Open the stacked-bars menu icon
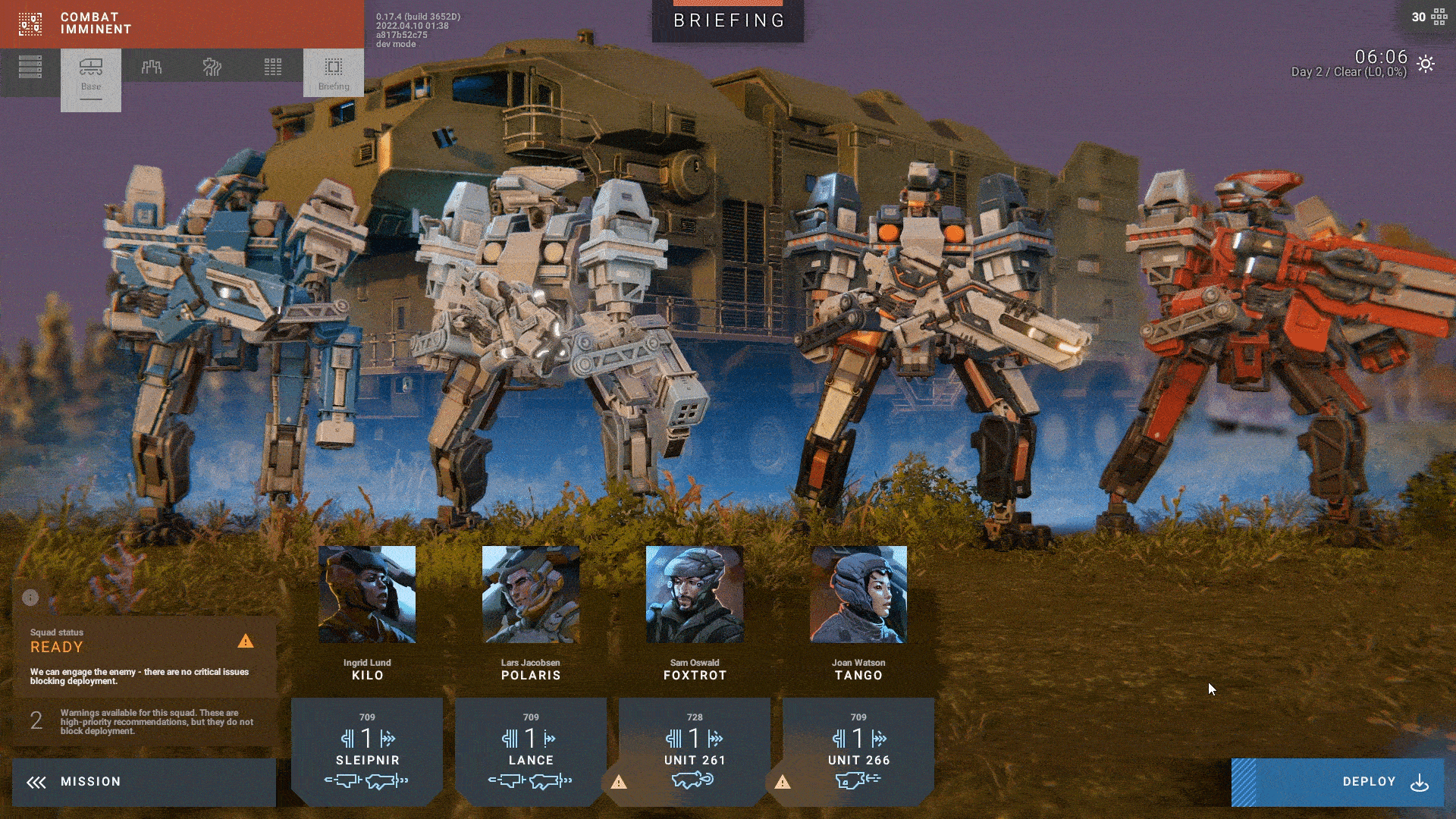Viewport: 1456px width, 819px height. 30,67
